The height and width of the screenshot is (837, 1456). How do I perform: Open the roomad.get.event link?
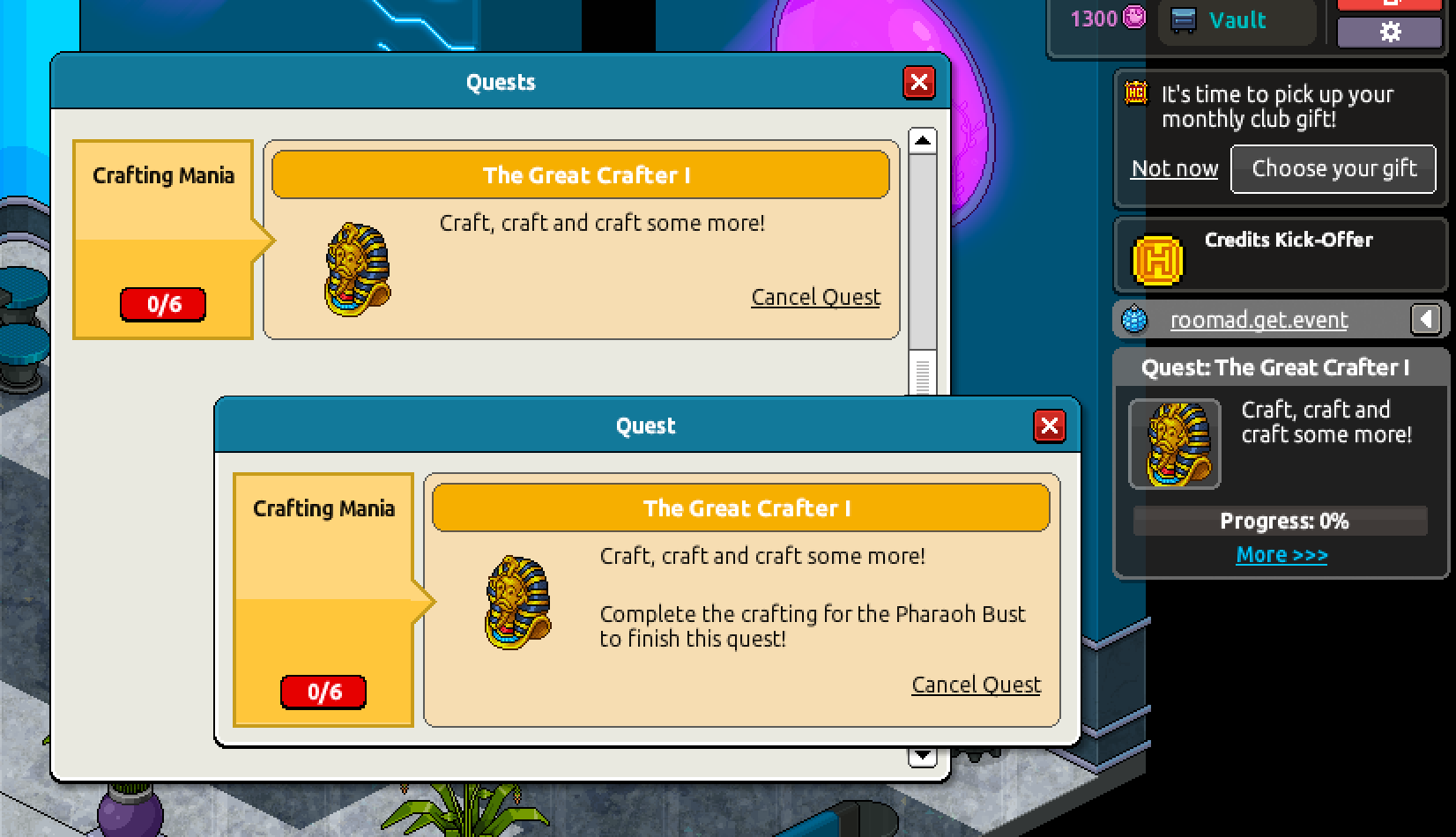click(x=1259, y=320)
